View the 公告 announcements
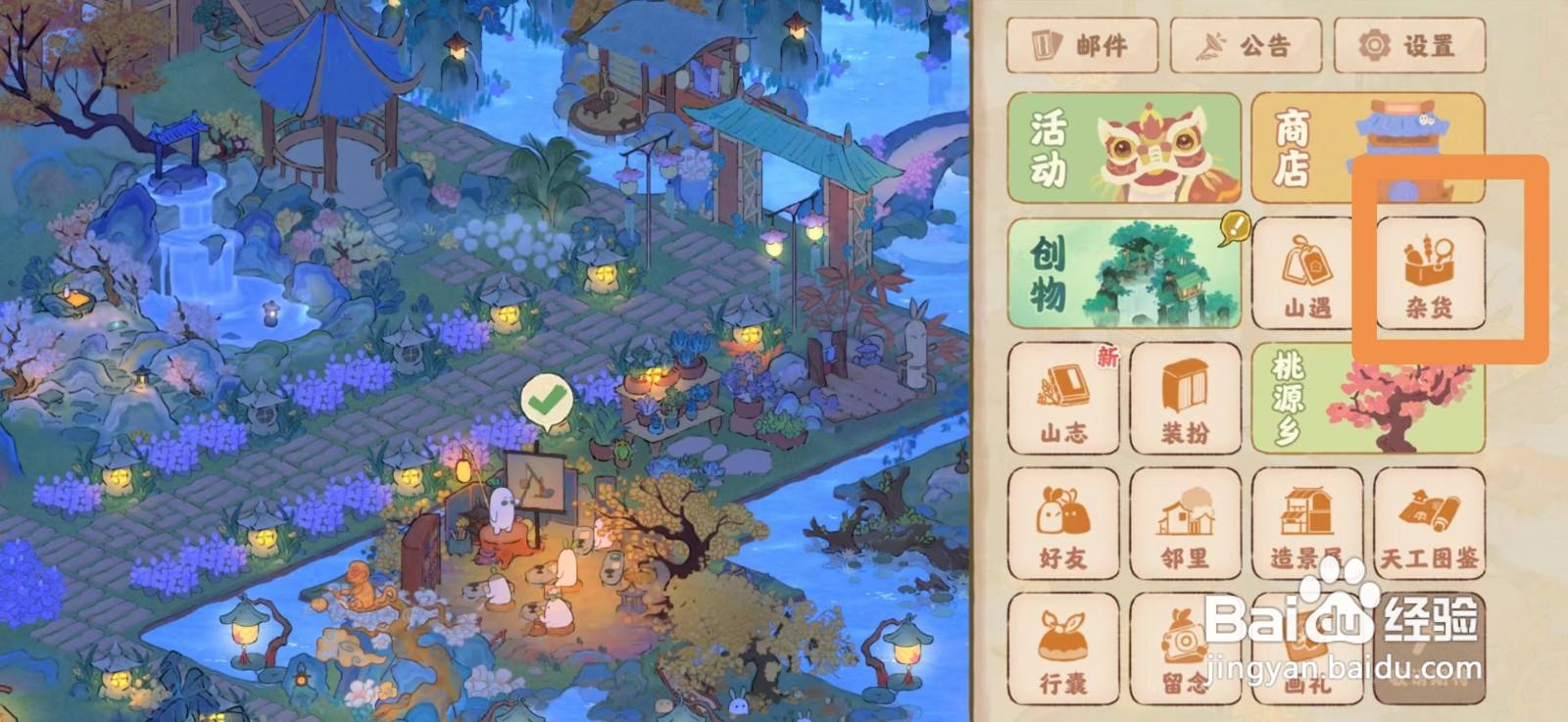The image size is (1568, 722). 1247,45
